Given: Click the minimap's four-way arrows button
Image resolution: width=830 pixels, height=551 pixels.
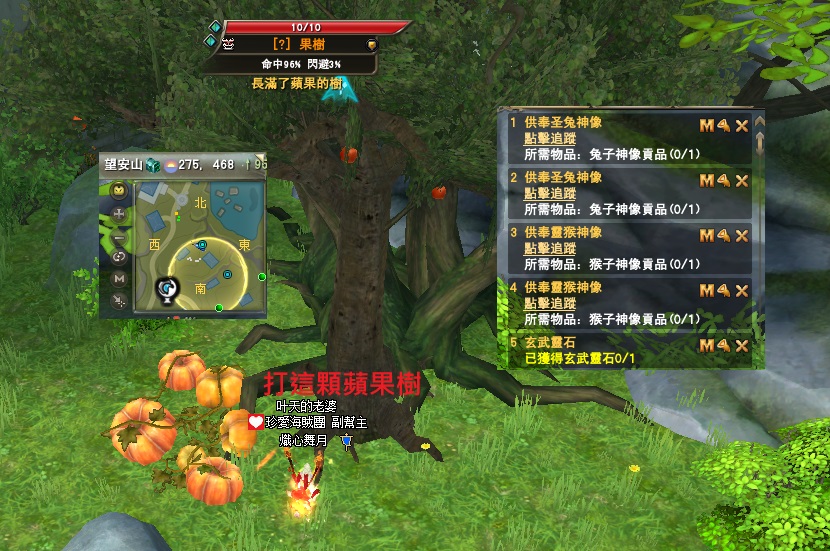Looking at the screenshot, I should (120, 214).
